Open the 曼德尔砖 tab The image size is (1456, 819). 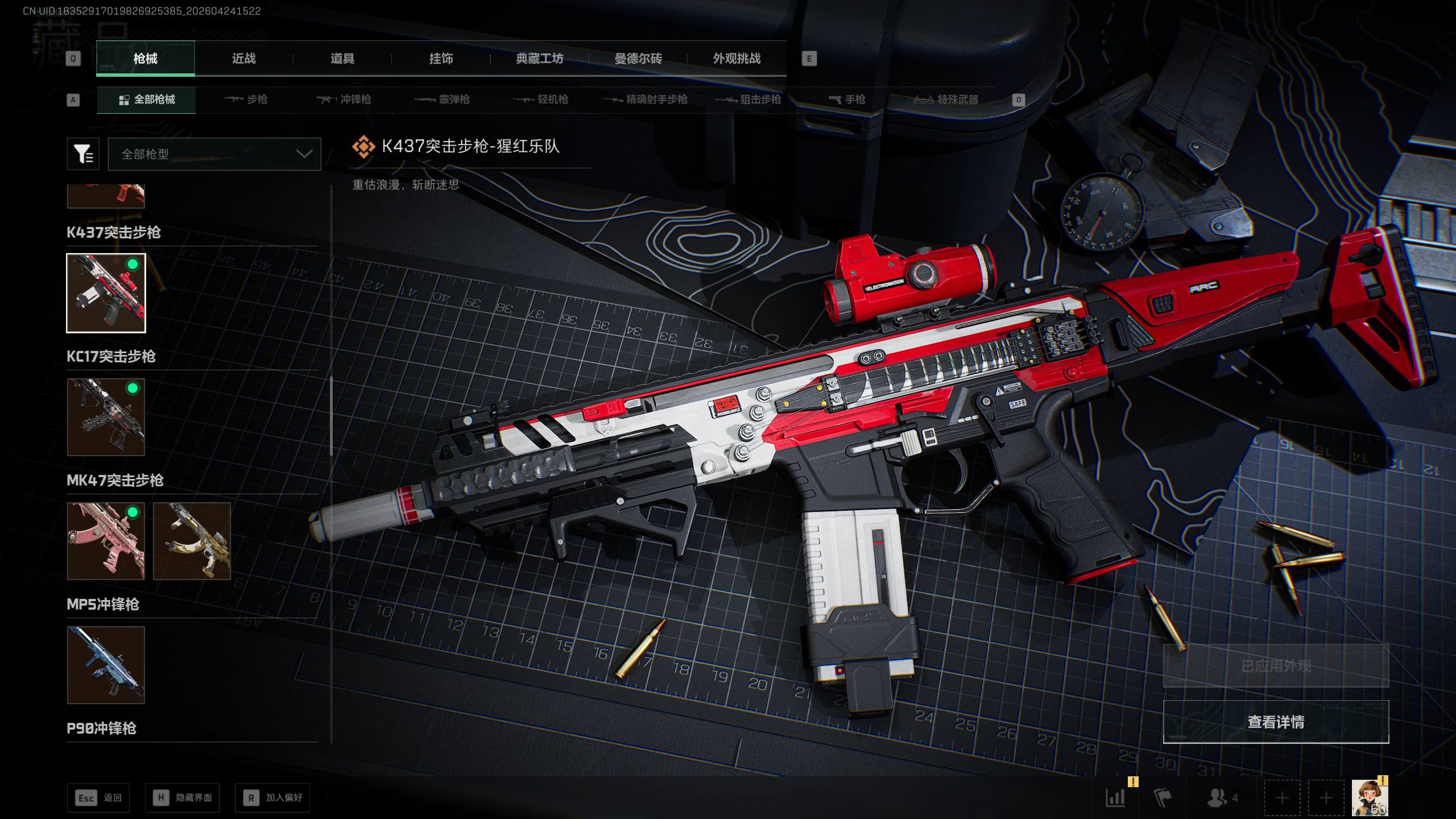pyautogui.click(x=638, y=59)
